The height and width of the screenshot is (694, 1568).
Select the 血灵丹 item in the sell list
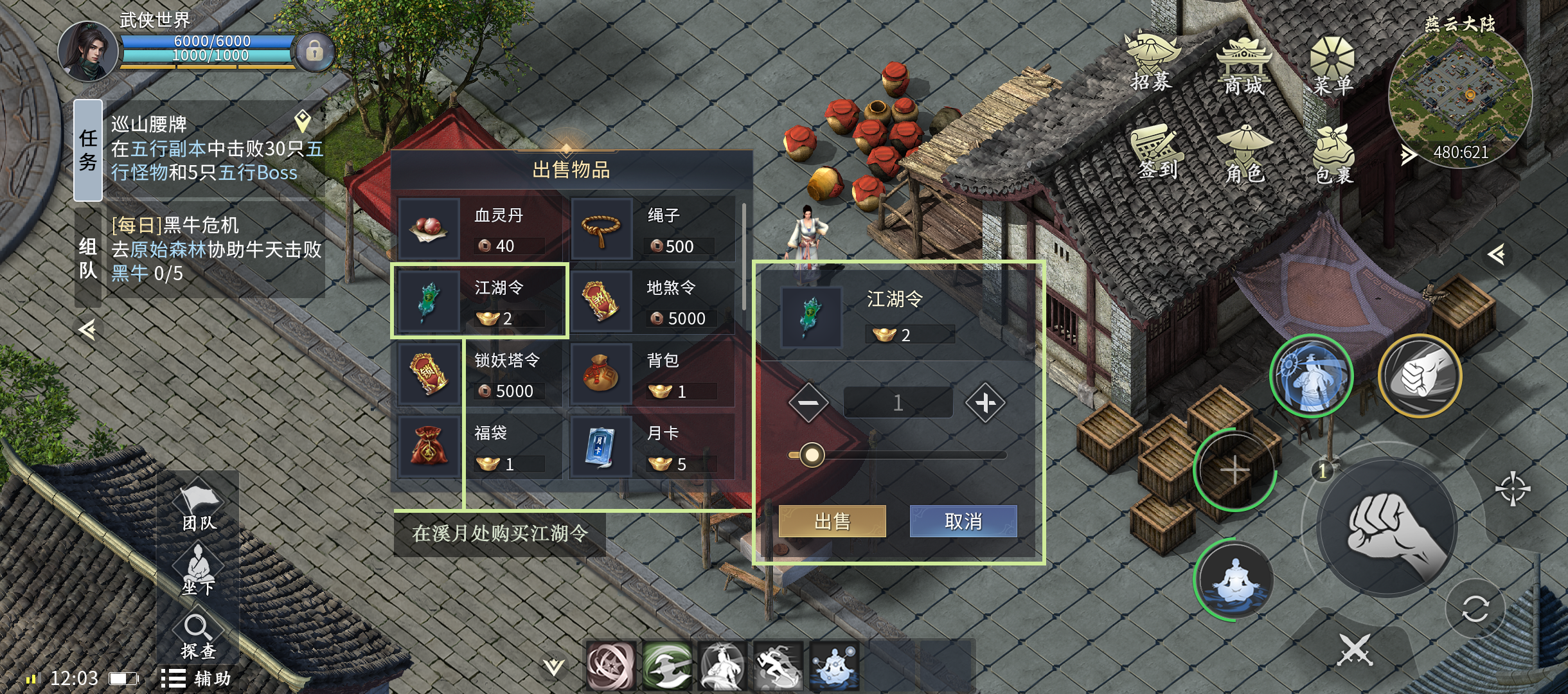(x=479, y=229)
